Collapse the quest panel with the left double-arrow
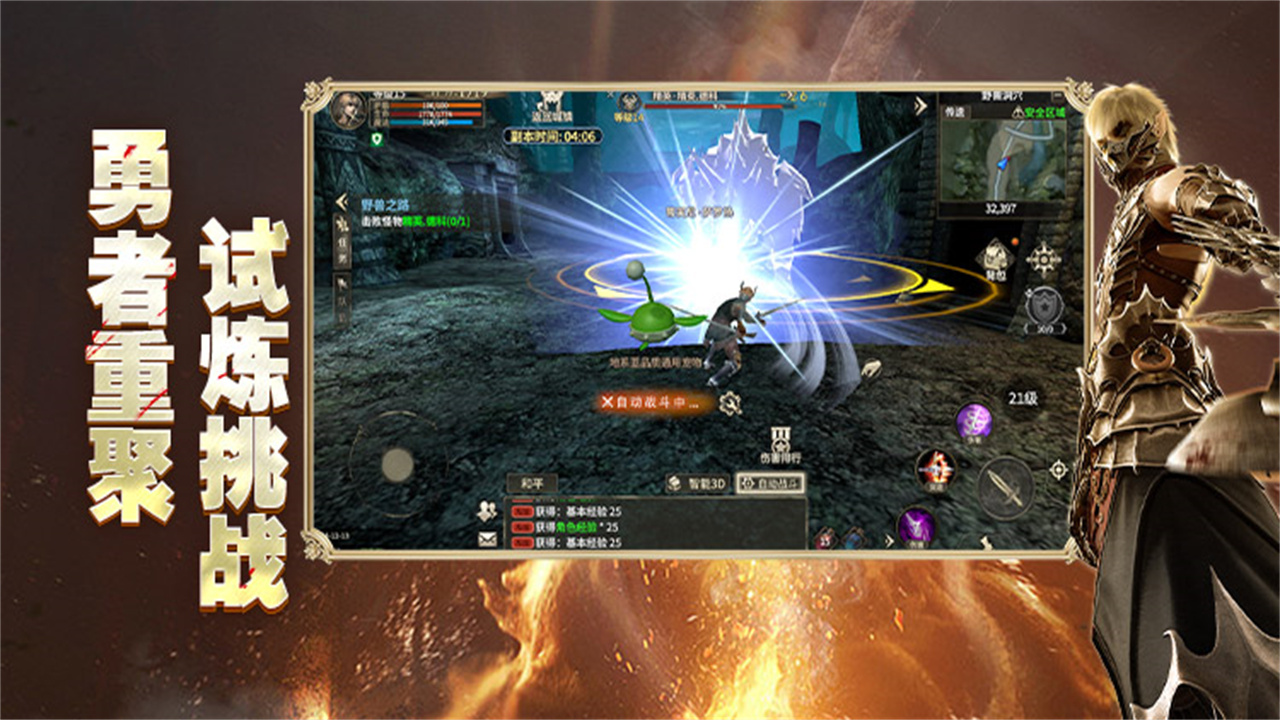This screenshot has height=720, width=1280. (340, 202)
